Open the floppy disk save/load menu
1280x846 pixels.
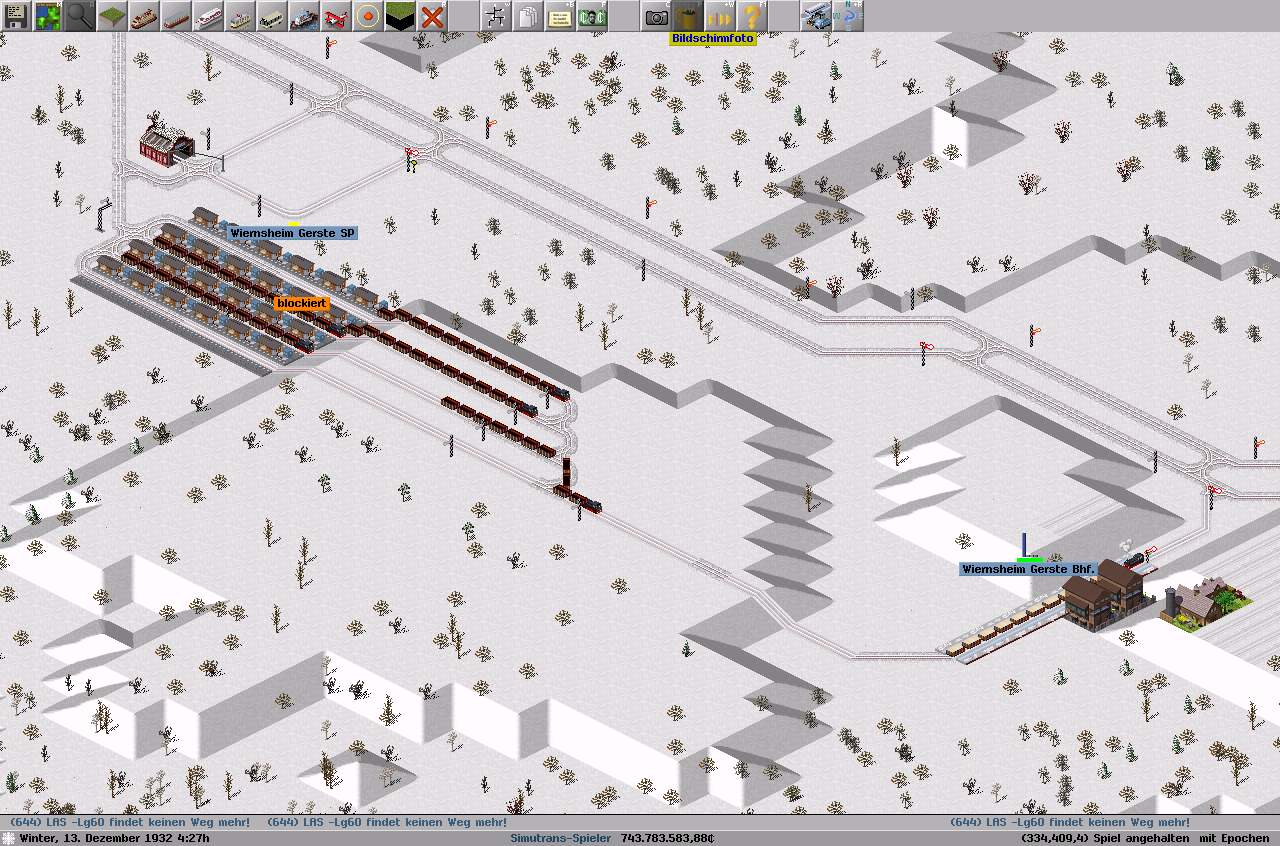coord(15,16)
